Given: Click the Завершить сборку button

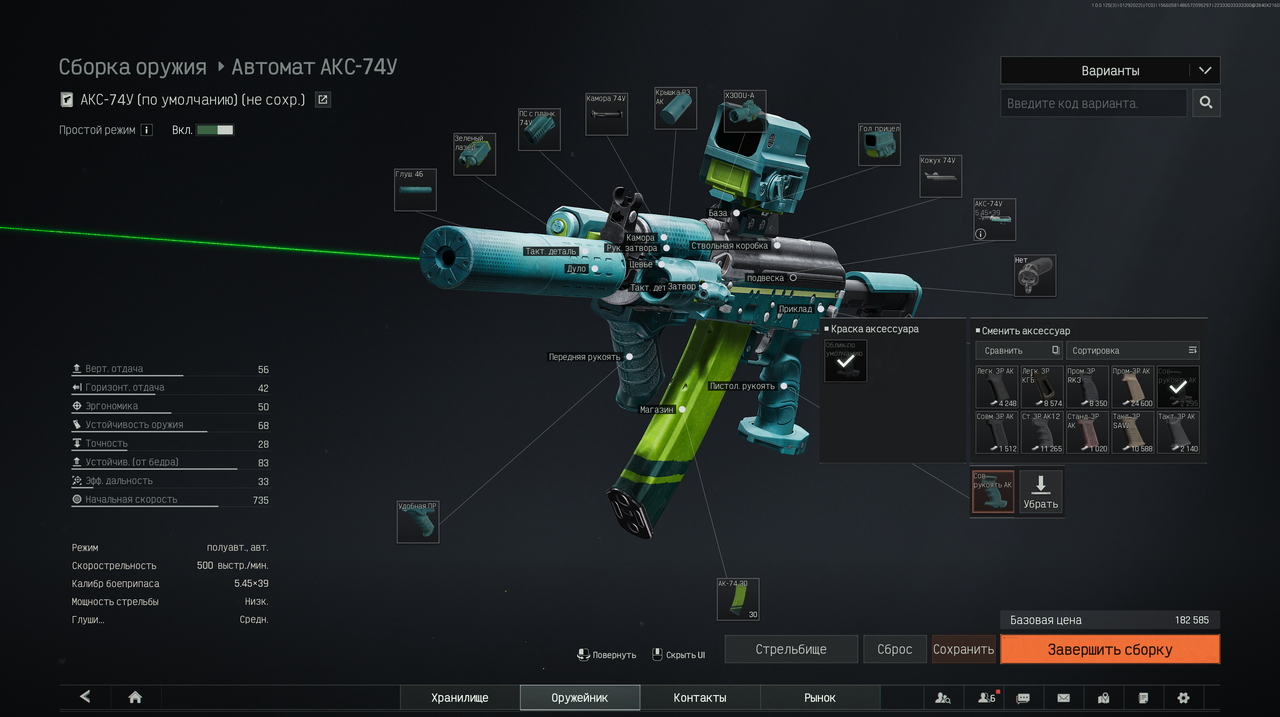Looking at the screenshot, I should click(1109, 649).
